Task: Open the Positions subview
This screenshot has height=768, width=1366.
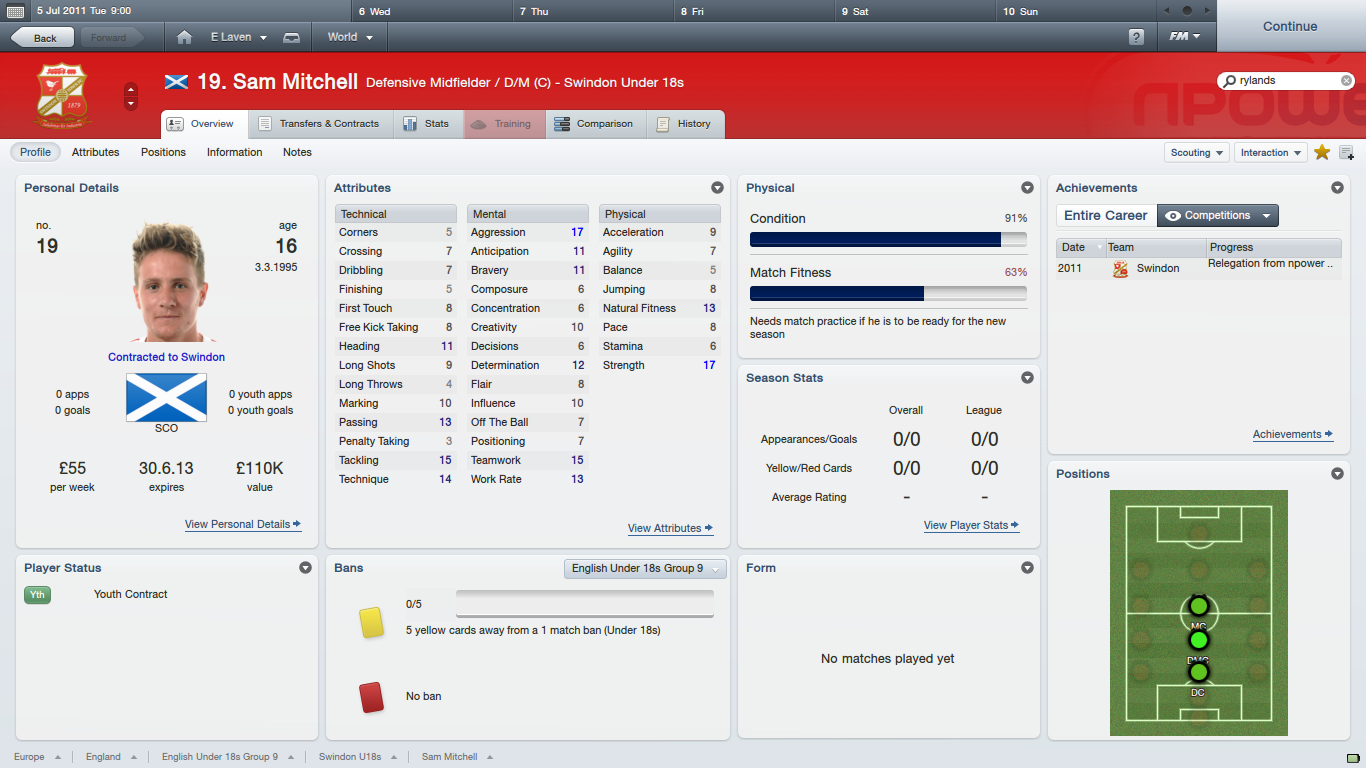Action: tap(163, 152)
